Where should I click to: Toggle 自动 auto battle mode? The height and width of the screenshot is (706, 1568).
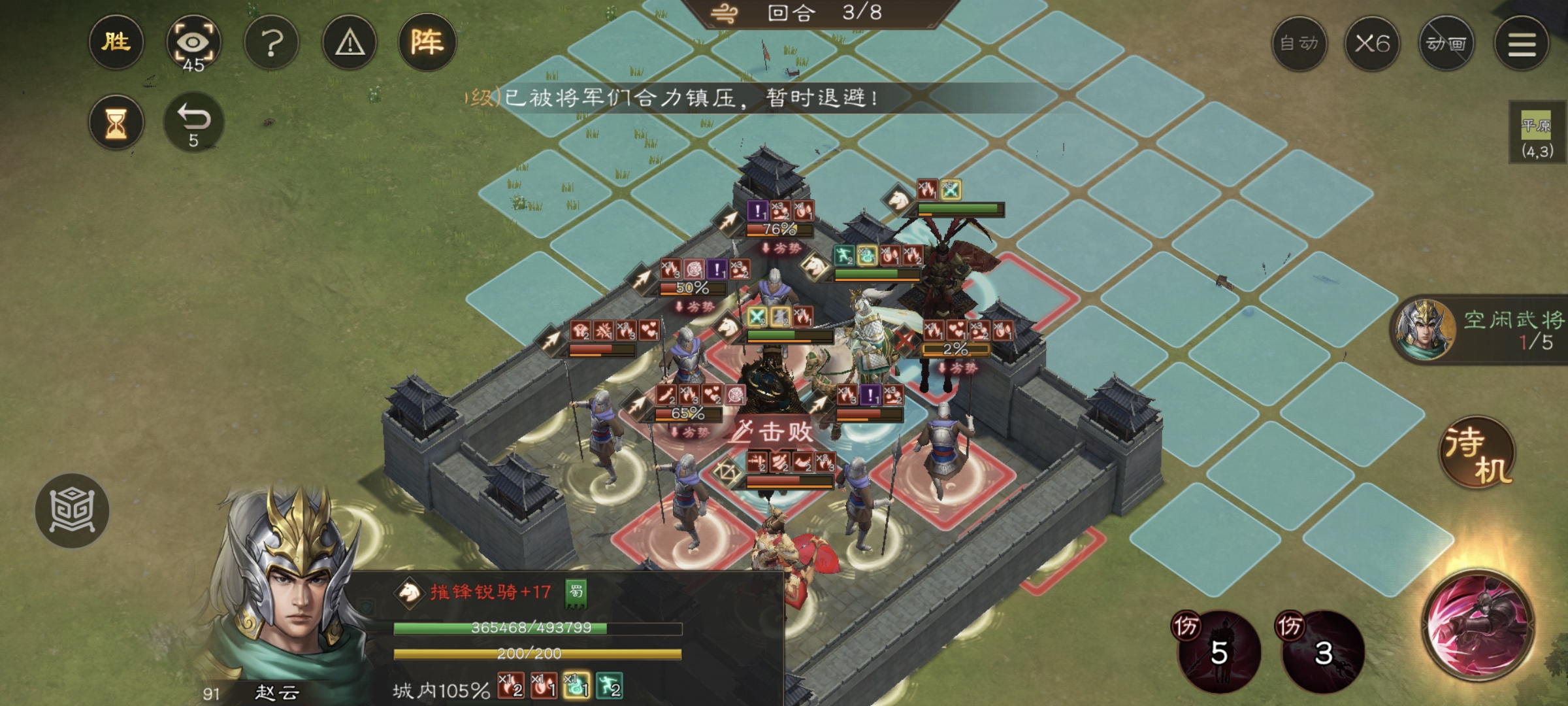tap(1298, 43)
